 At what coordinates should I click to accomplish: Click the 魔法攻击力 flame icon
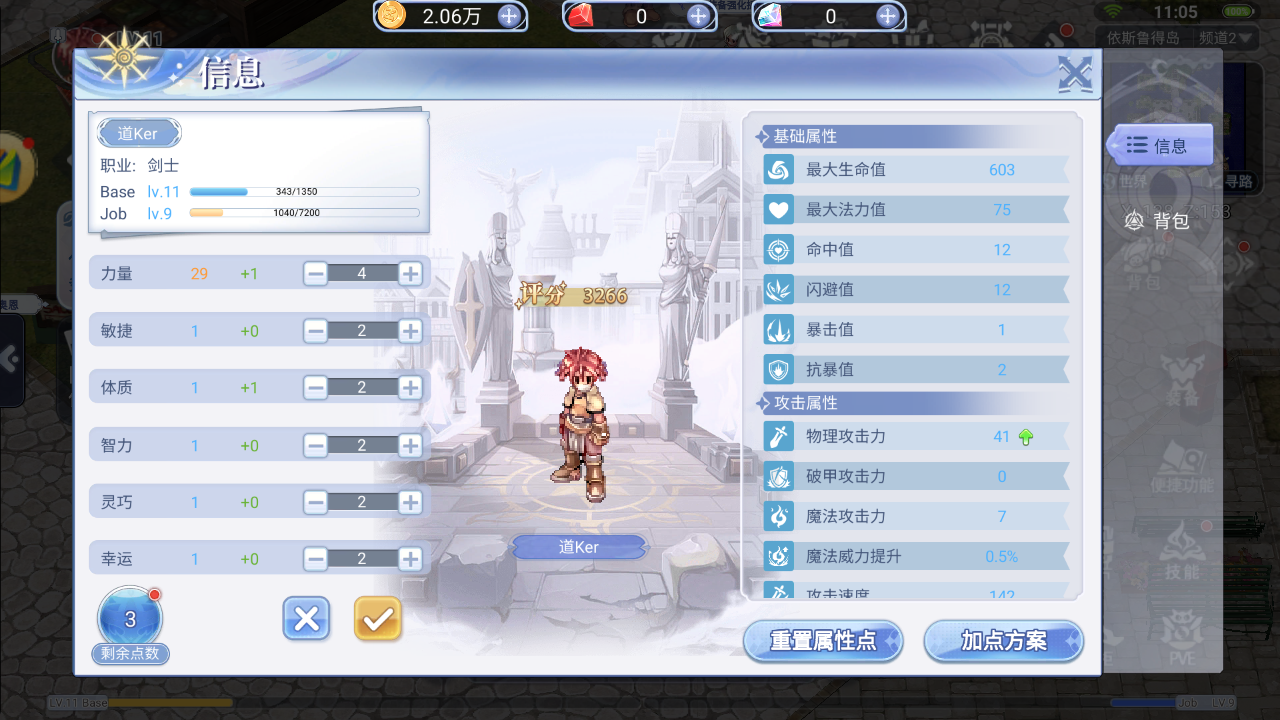781,516
